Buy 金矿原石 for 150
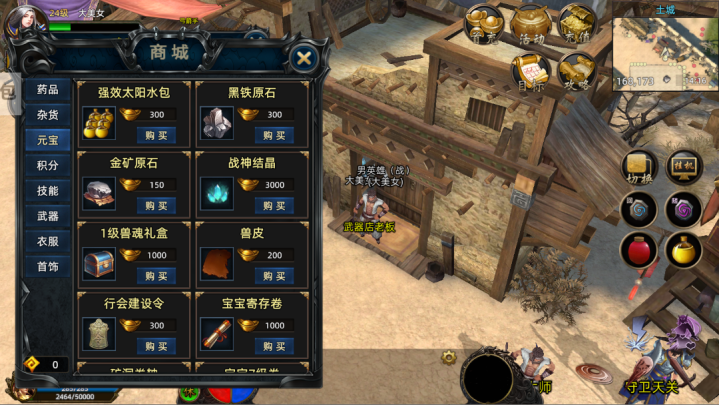The height and width of the screenshot is (405, 719). [x=156, y=205]
